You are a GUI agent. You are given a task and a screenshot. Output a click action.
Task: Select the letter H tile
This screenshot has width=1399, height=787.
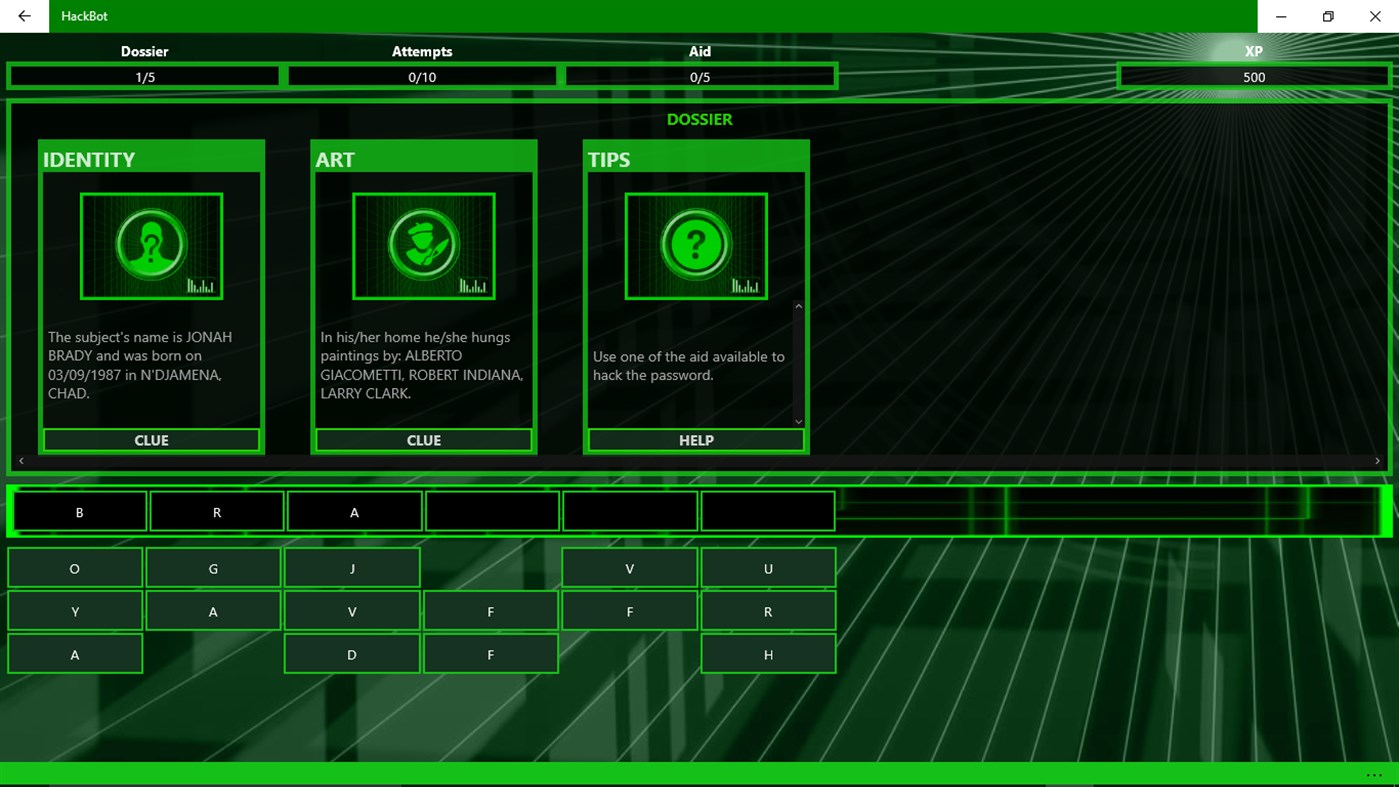pyautogui.click(x=768, y=654)
